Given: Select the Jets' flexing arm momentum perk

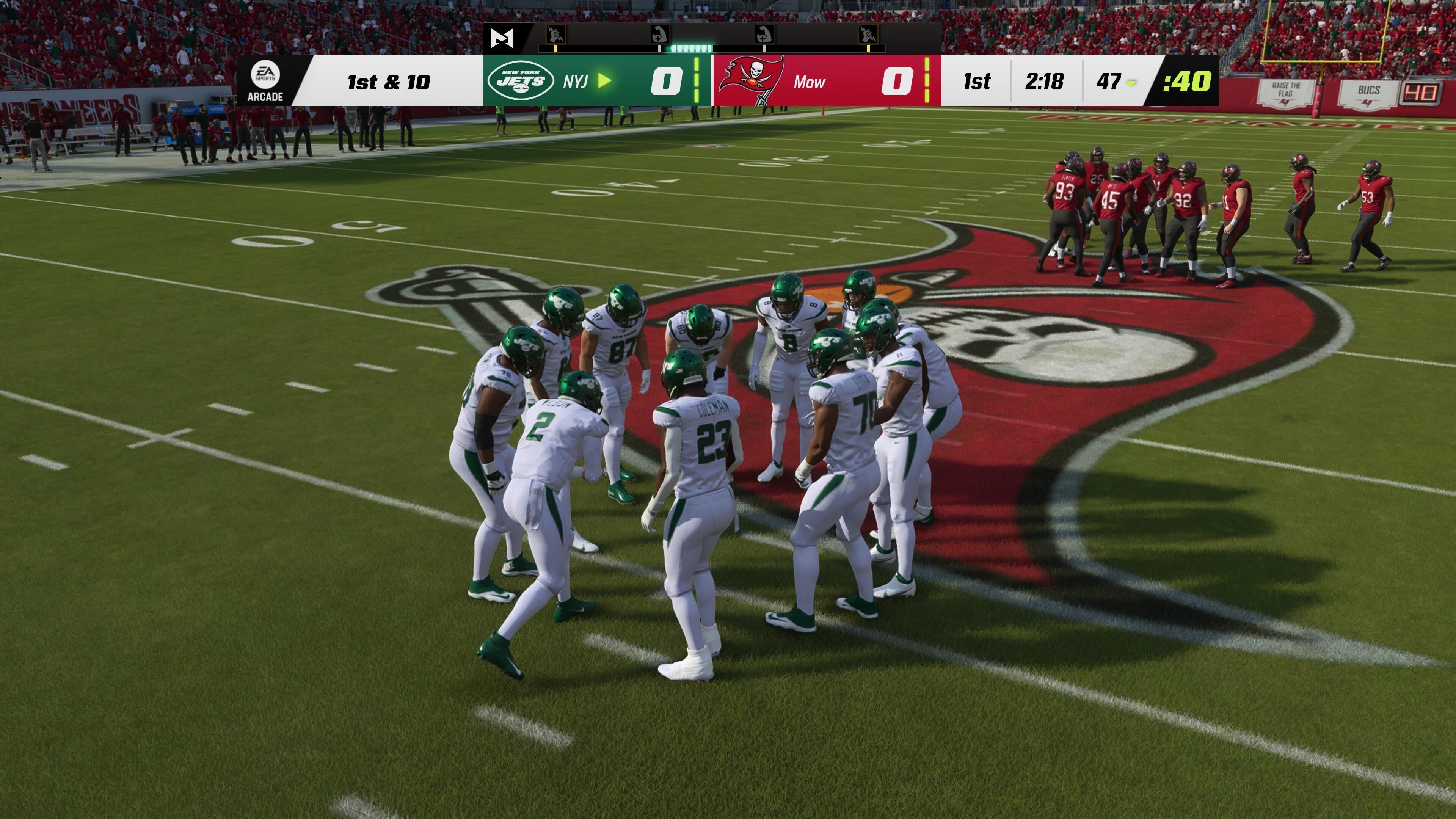Looking at the screenshot, I should tap(659, 35).
